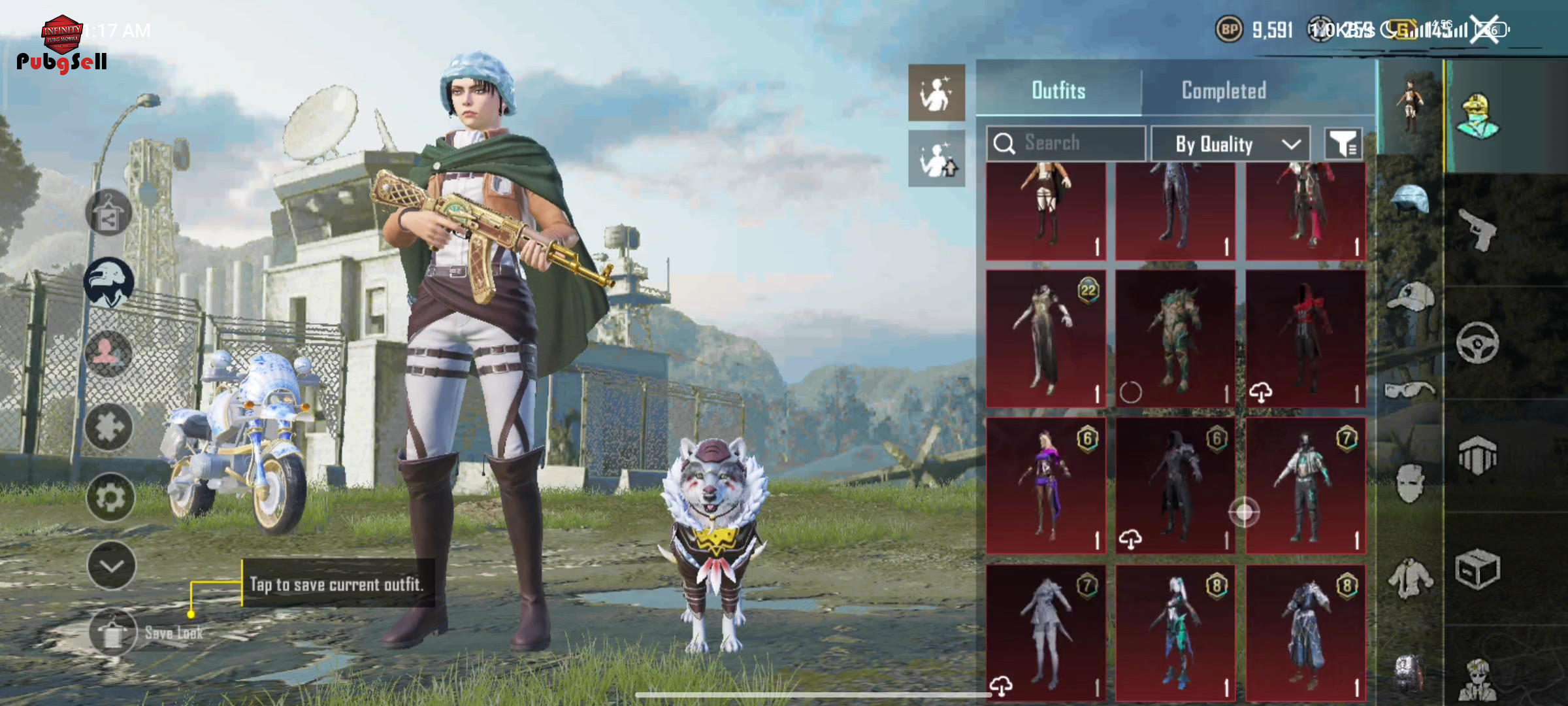1568x706 pixels.
Task: Open the helmet category icon
Action: click(x=1410, y=199)
